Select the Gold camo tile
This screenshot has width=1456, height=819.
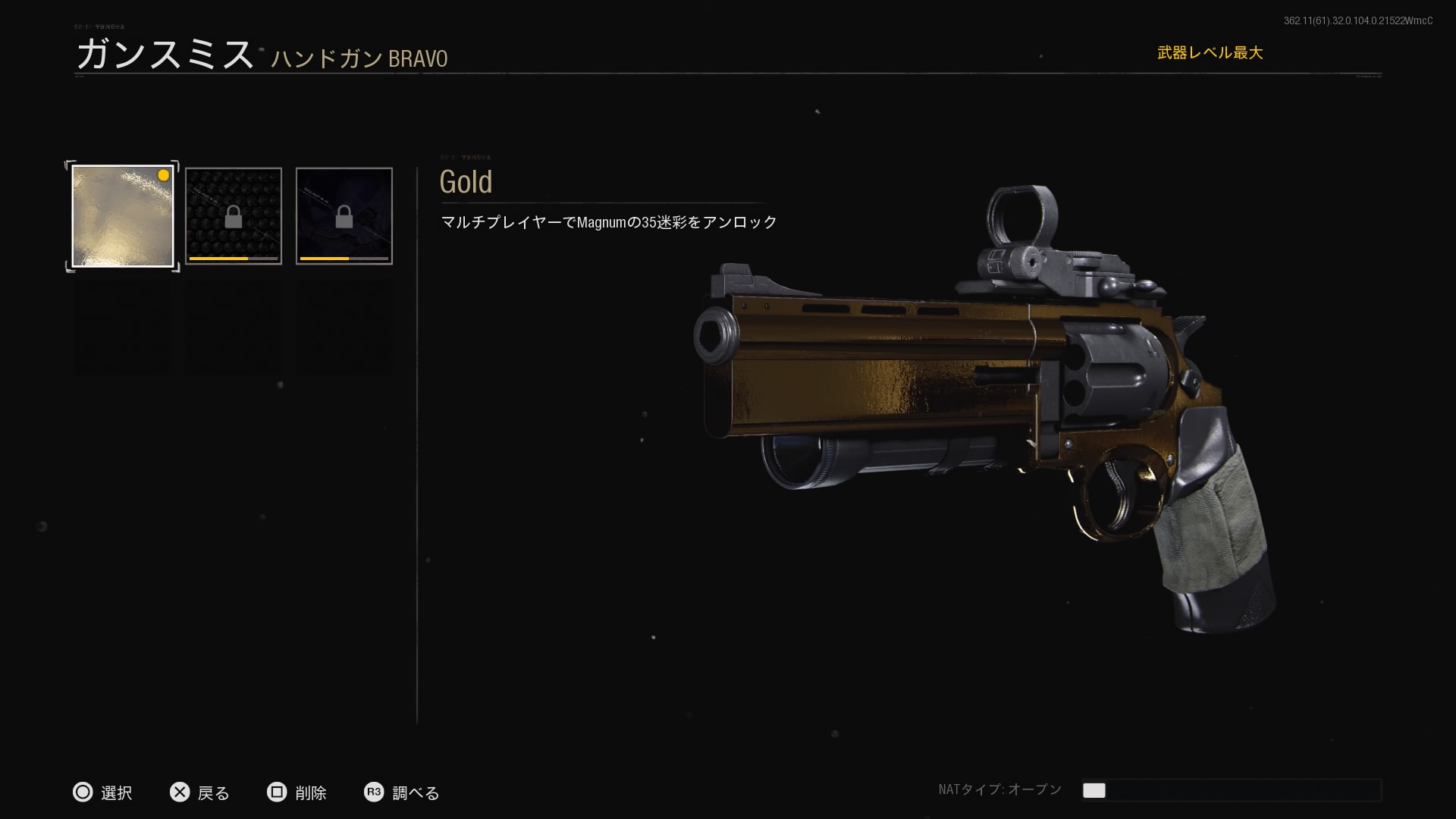[x=123, y=216]
